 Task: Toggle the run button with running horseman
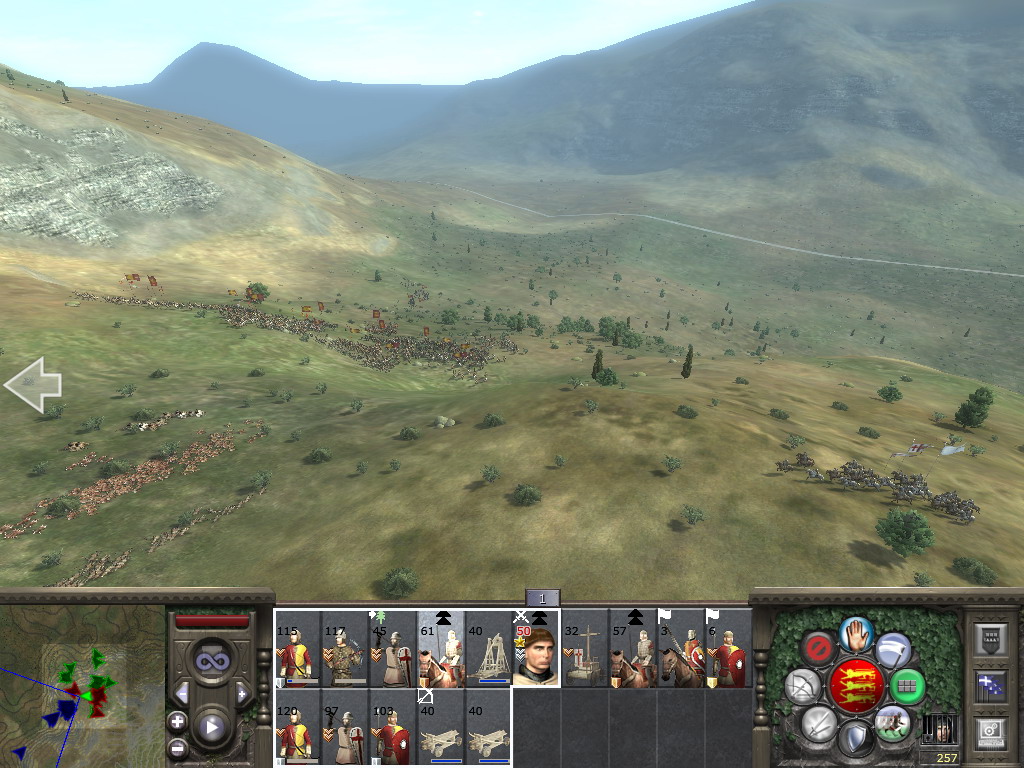coord(891,722)
